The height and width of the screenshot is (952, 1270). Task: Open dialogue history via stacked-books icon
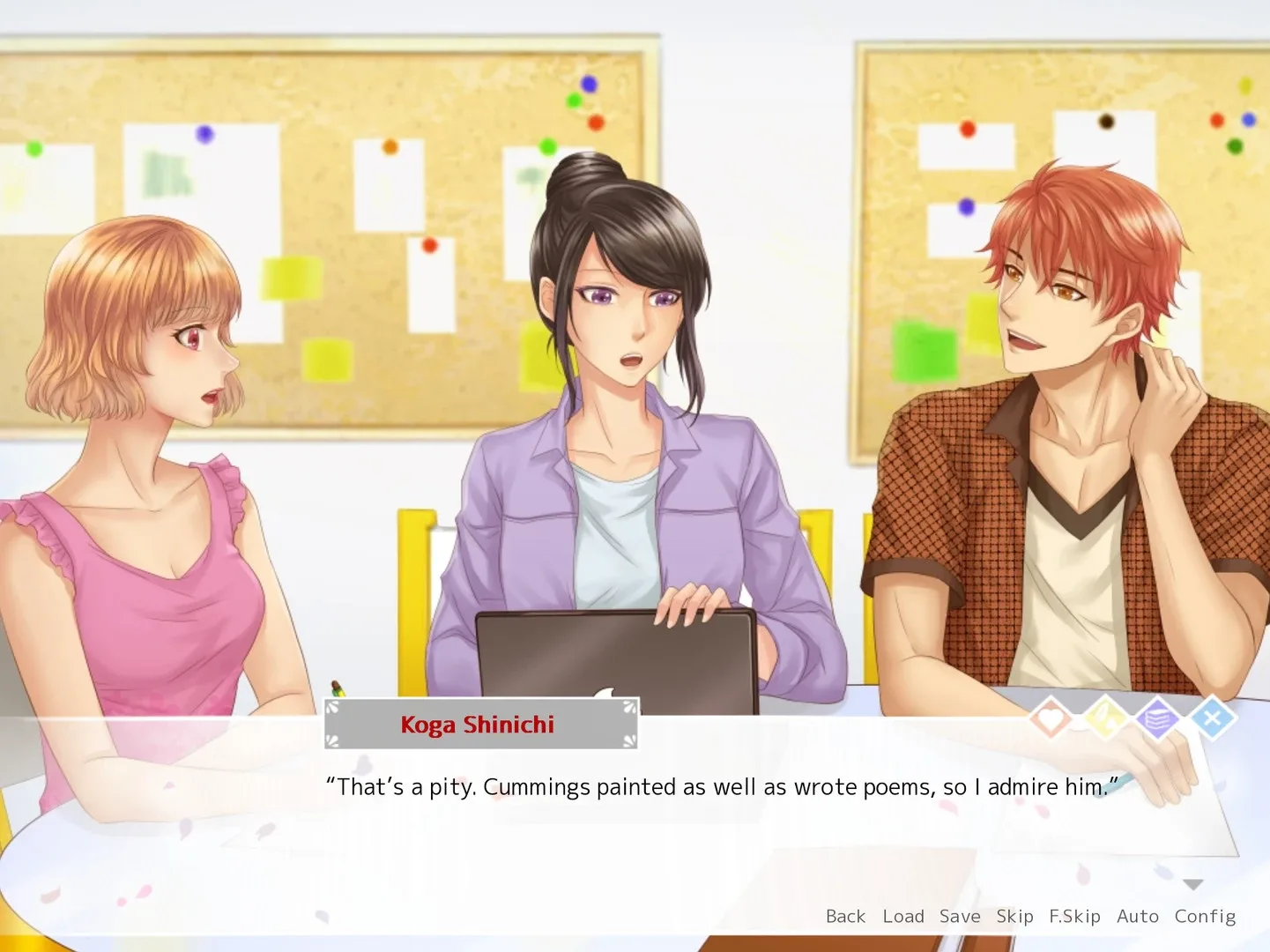point(1158,718)
